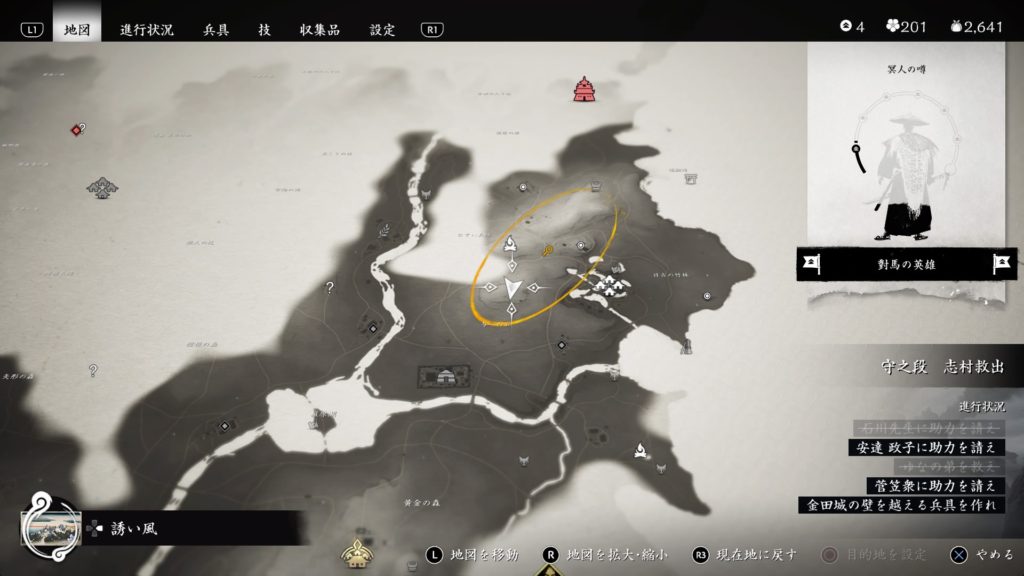Click the red diamond quest marker
Viewport: 1024px width, 576px height.
75,130
